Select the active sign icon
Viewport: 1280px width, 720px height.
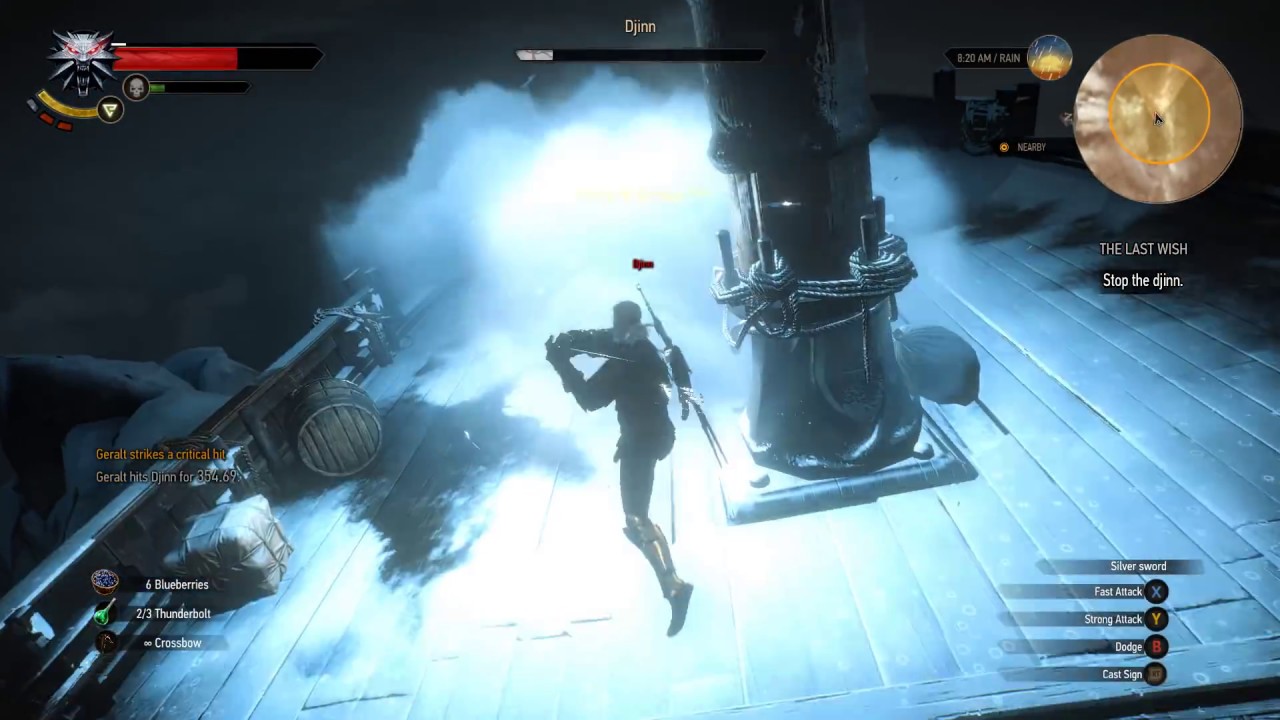pos(110,111)
